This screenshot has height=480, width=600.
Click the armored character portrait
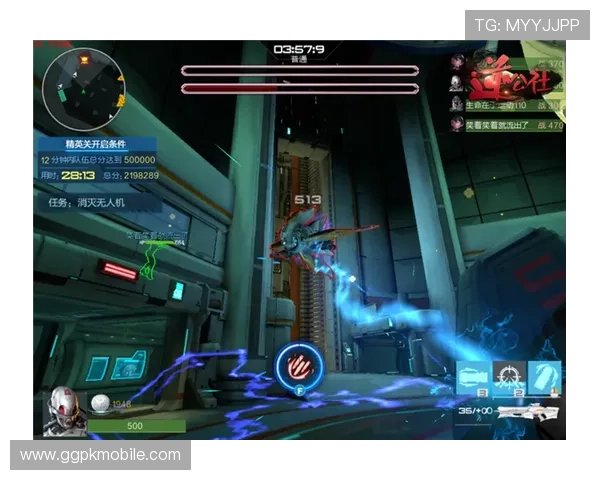[63, 411]
